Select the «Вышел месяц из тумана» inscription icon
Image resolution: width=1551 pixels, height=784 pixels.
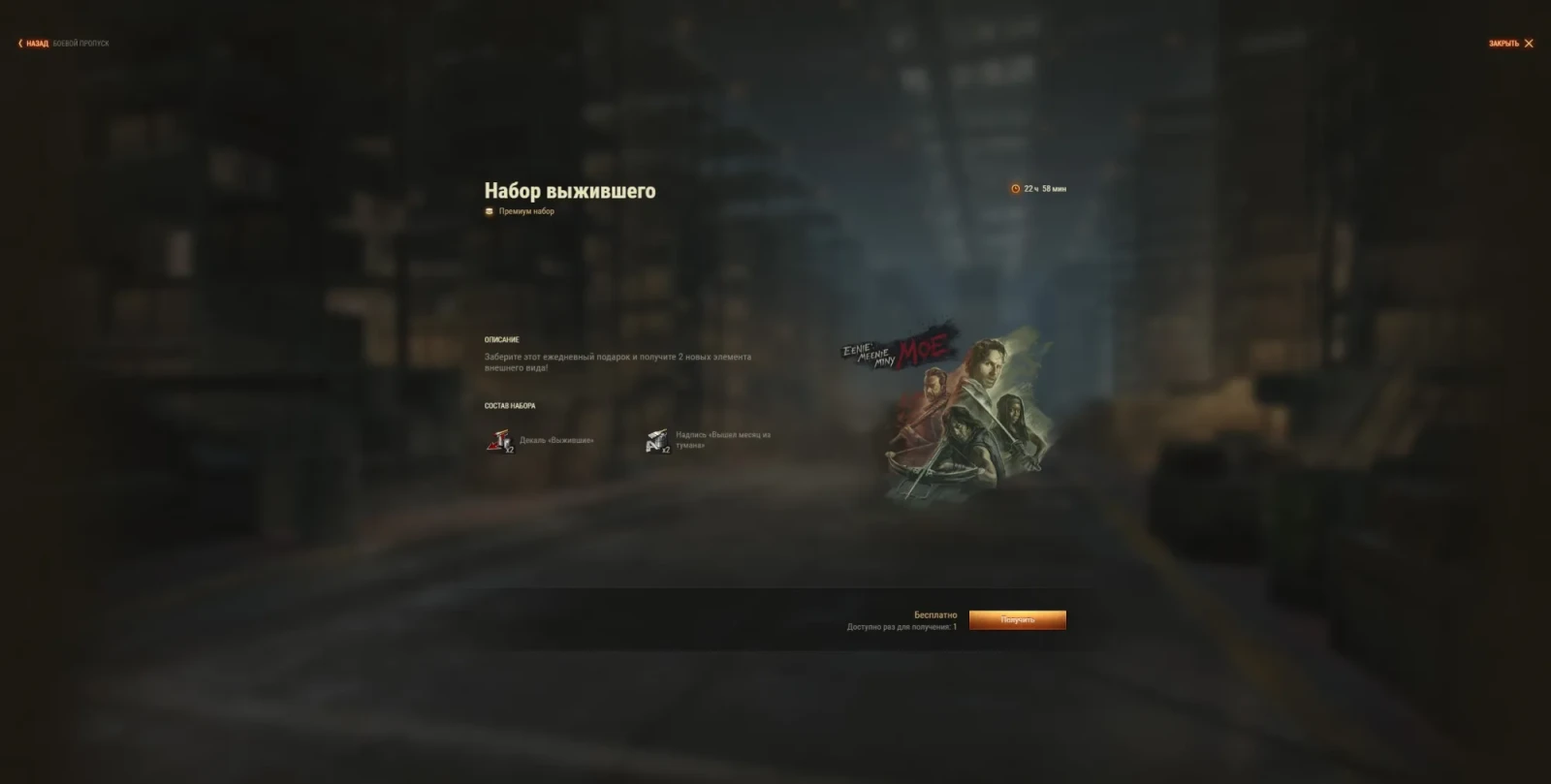[x=657, y=441]
